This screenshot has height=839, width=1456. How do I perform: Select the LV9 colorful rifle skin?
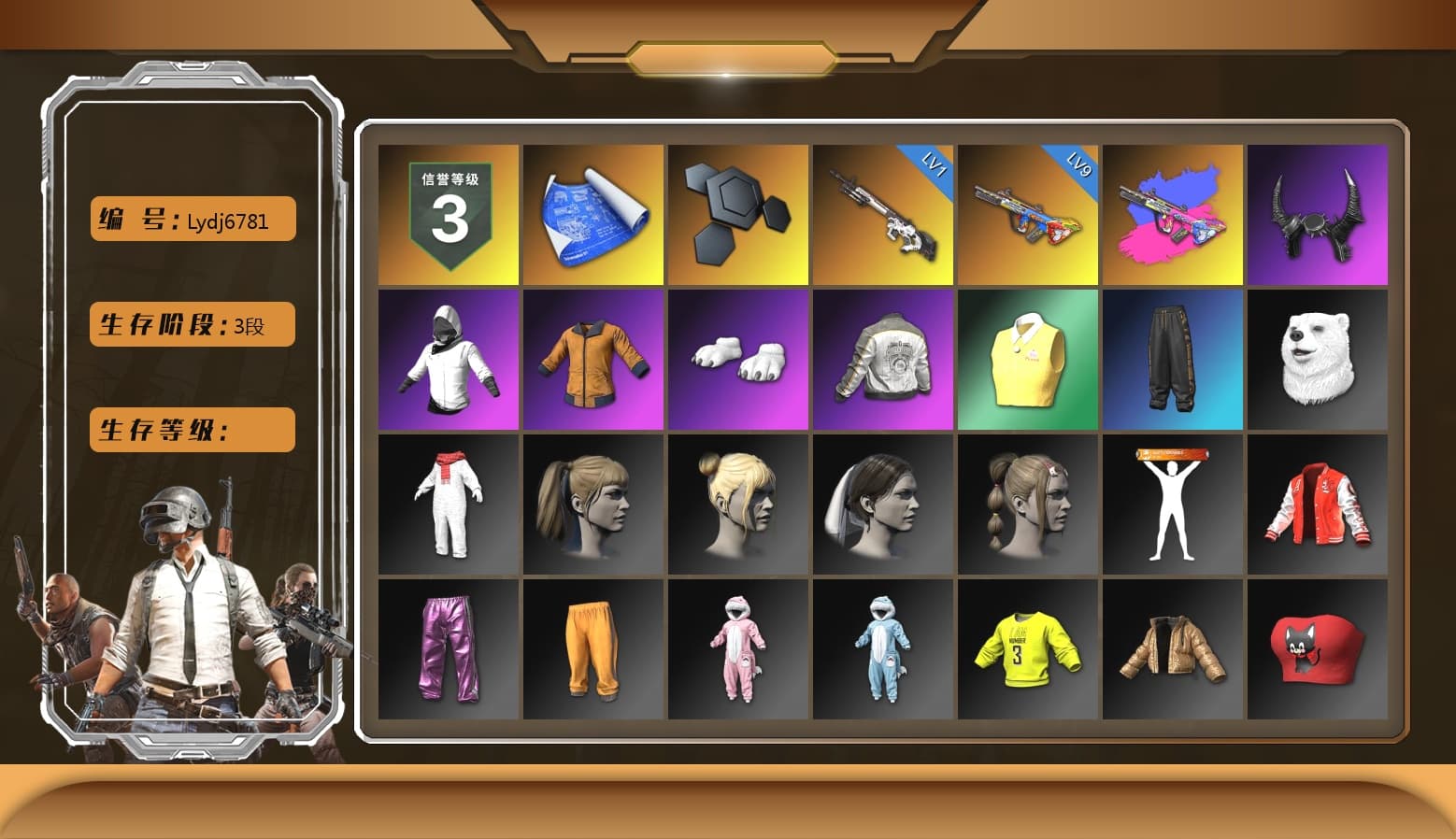(x=1027, y=213)
